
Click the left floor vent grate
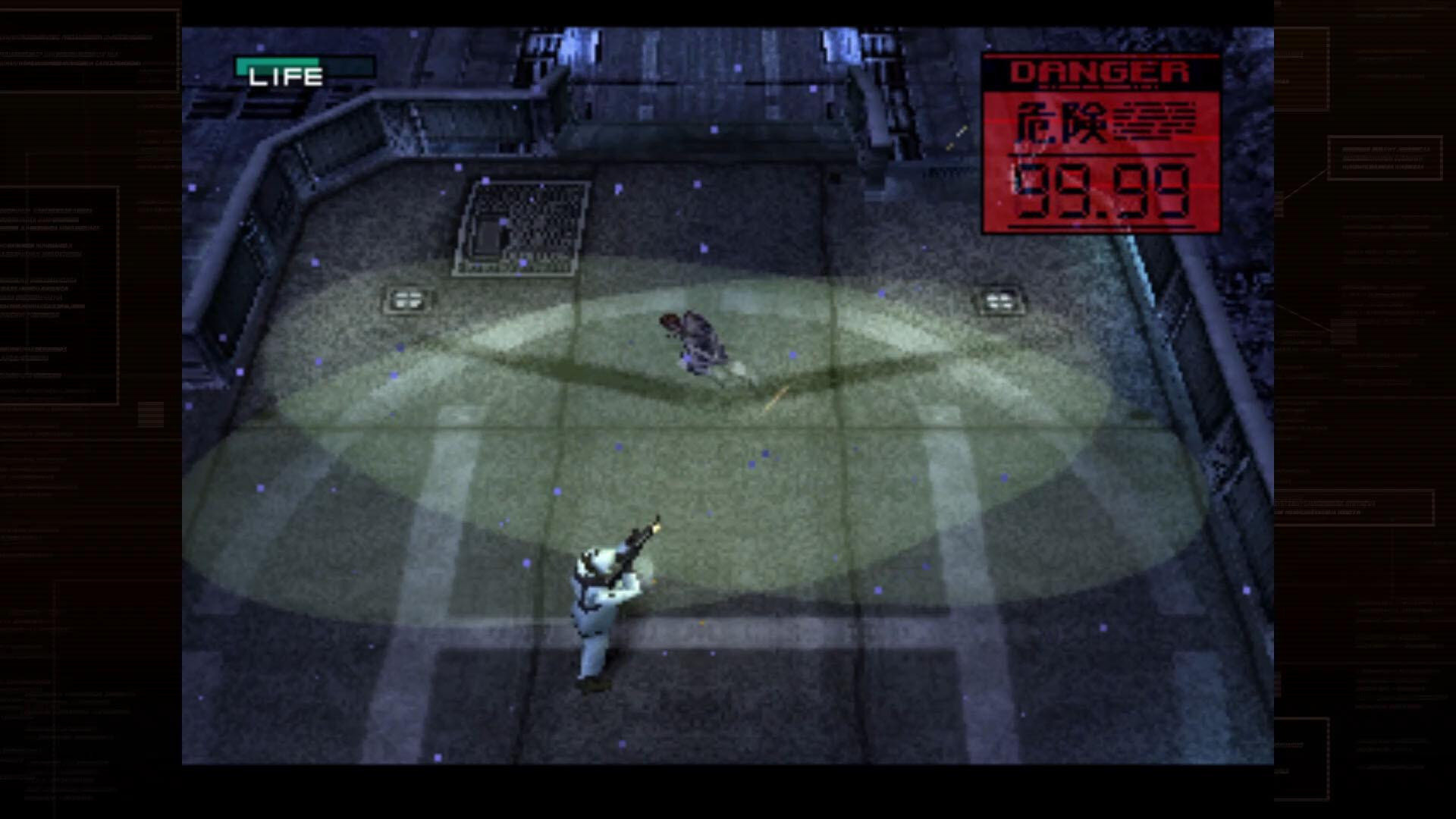pyautogui.click(x=408, y=299)
